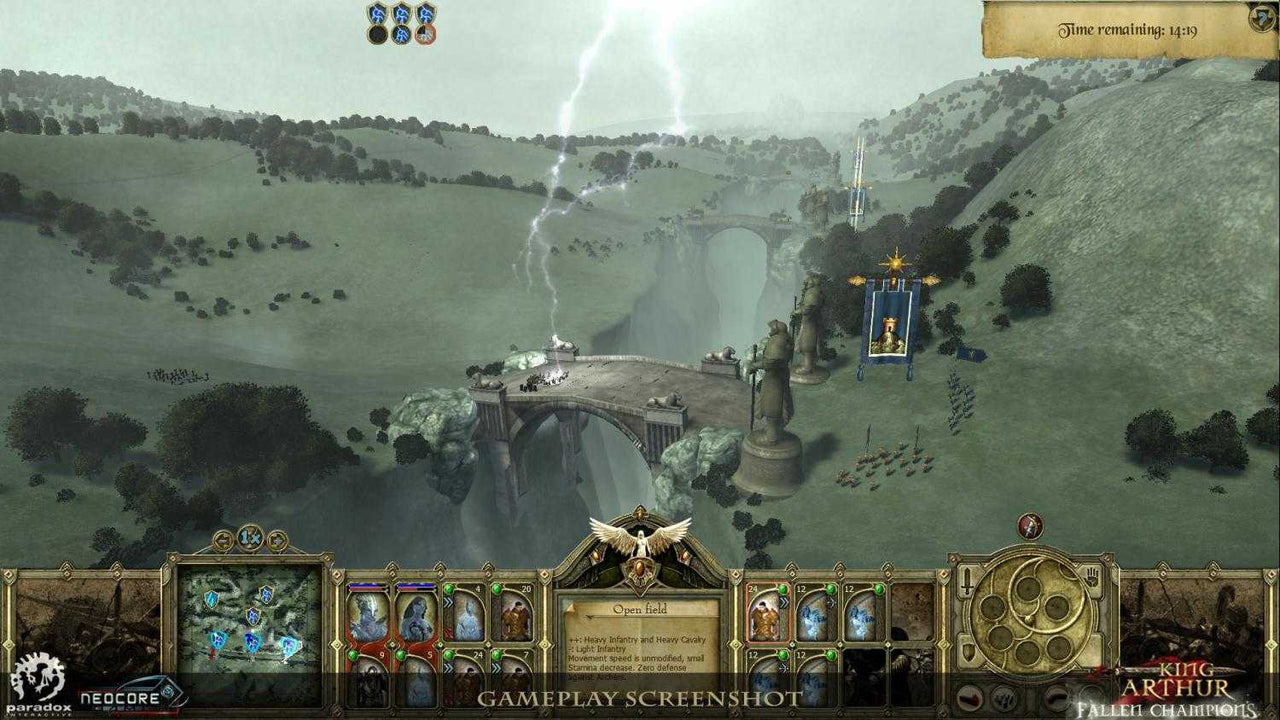
Task: Select the shield defense icon beside the tactics wheel
Action: pyautogui.click(x=968, y=650)
